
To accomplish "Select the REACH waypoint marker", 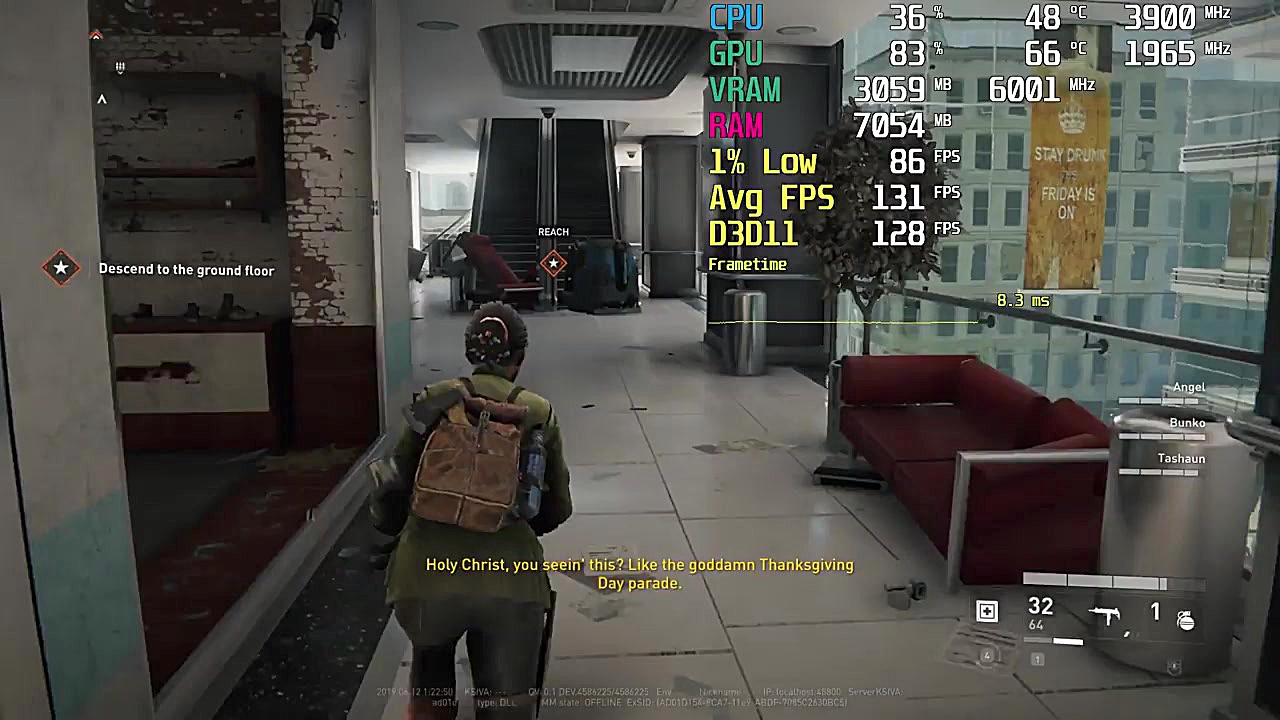I will (553, 263).
